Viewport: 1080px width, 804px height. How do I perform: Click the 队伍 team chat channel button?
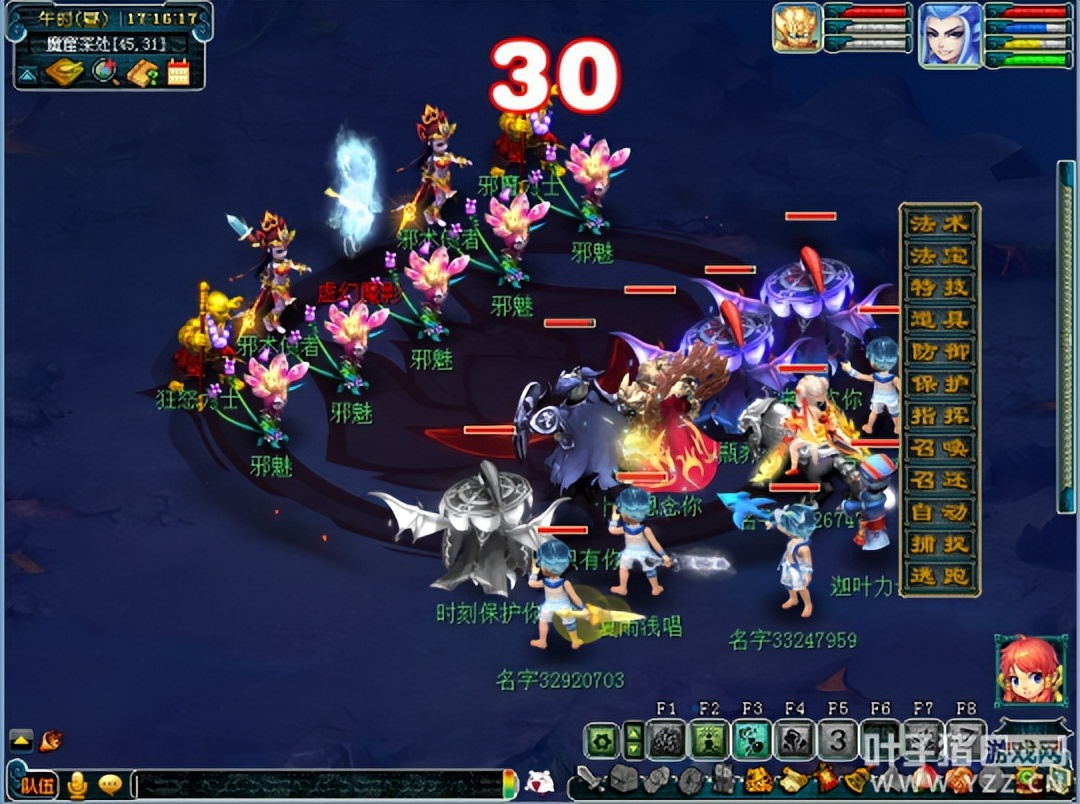pos(36,785)
